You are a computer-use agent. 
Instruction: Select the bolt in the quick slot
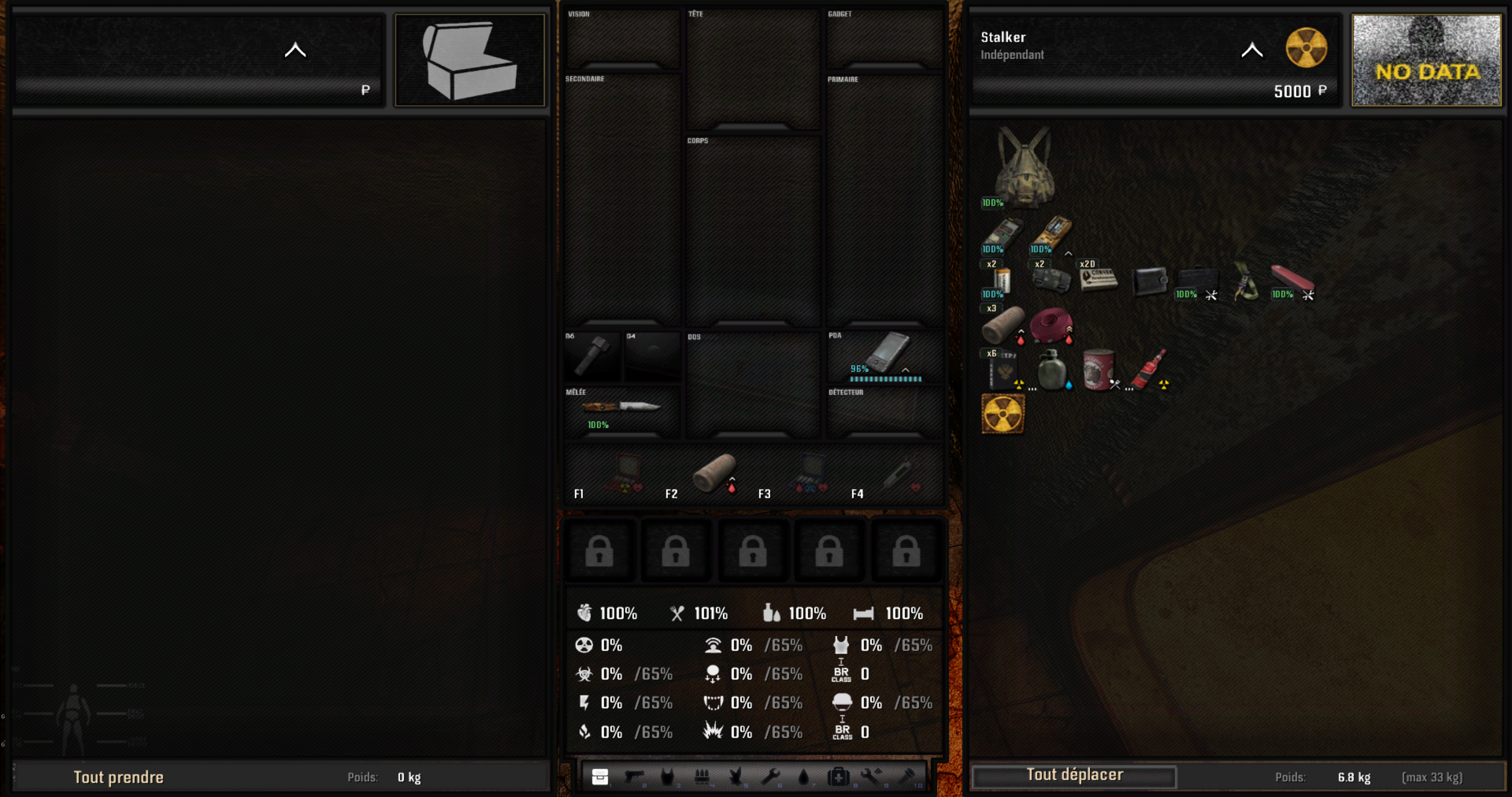point(592,356)
